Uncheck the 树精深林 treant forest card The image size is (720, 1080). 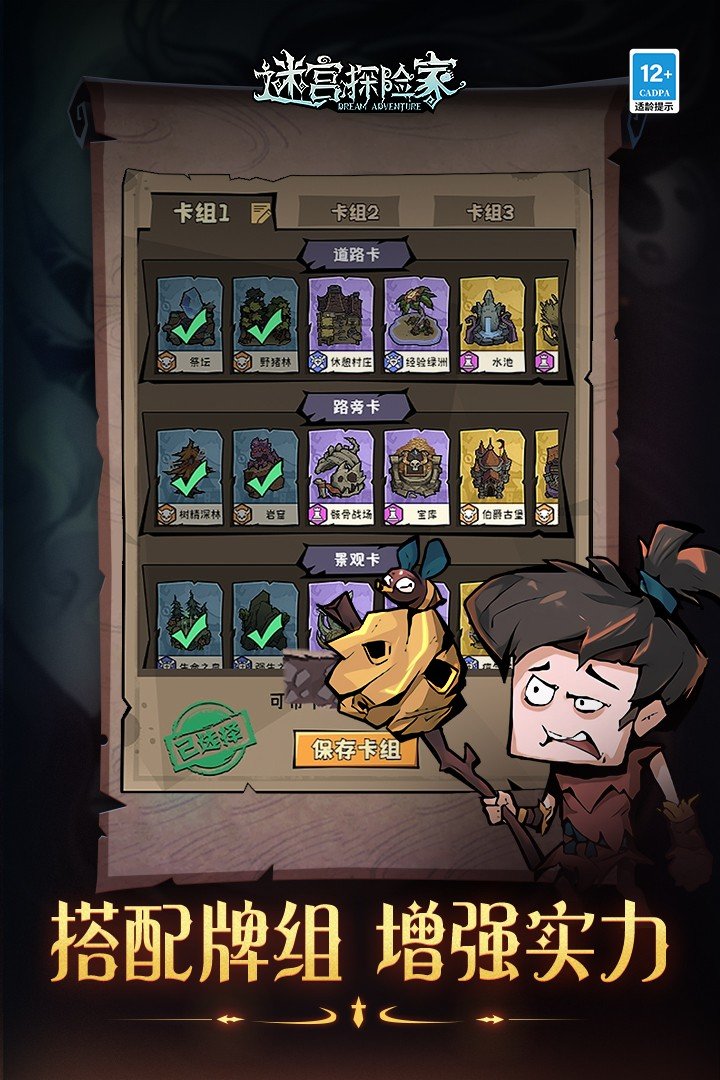189,477
